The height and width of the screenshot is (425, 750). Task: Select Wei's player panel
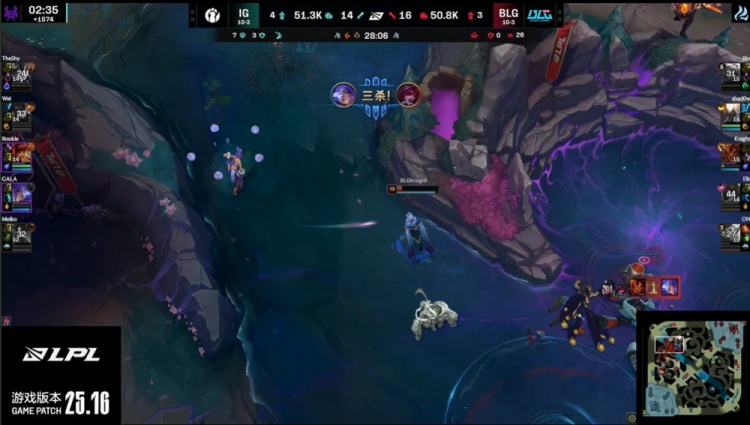18,113
